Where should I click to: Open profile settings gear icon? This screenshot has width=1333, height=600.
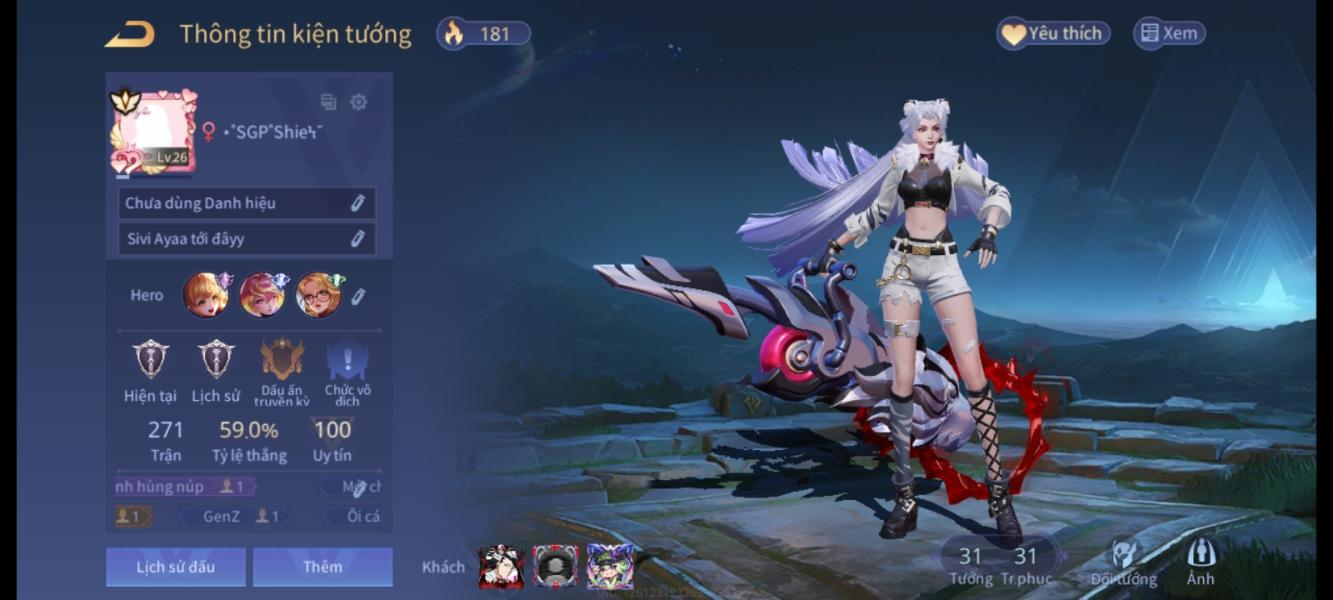(x=358, y=102)
